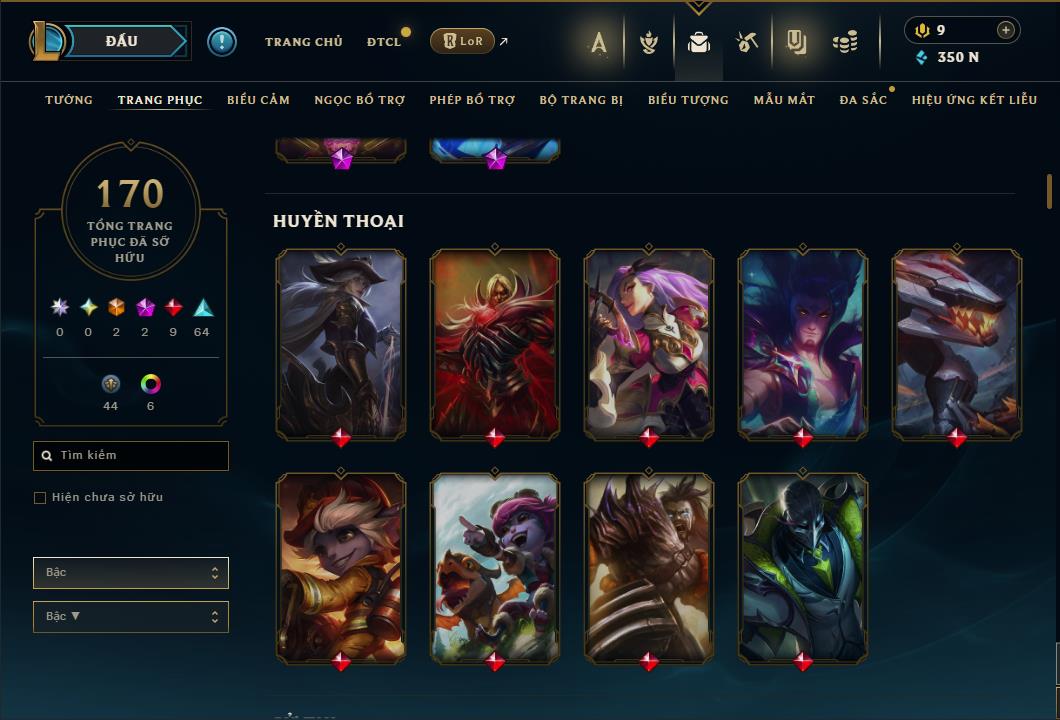This screenshot has height=720, width=1060.
Task: Open the BỘ TRANG BỊ item sets tab
Action: point(580,100)
